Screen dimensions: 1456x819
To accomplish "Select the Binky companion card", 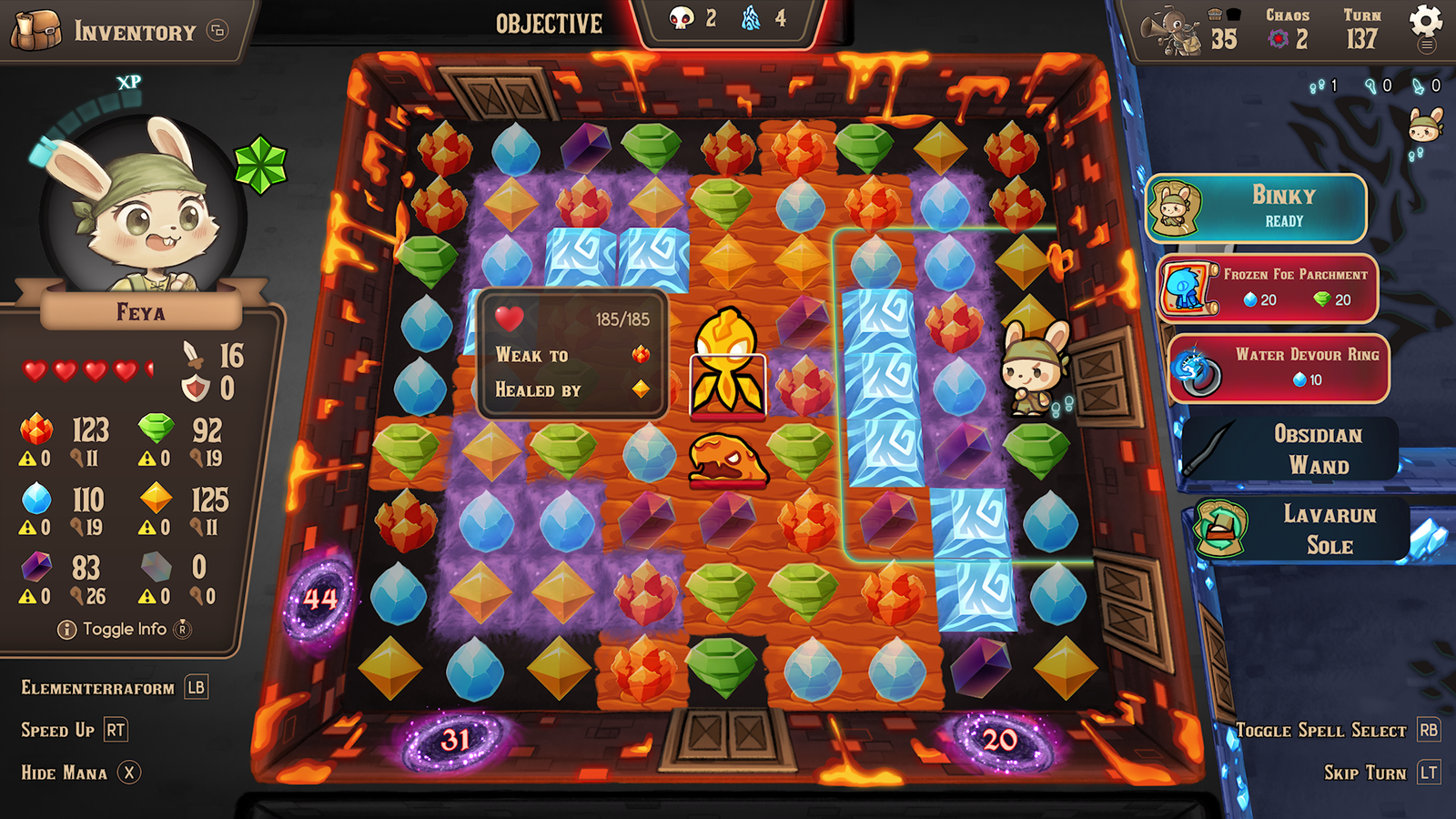I will pyautogui.click(x=1256, y=208).
